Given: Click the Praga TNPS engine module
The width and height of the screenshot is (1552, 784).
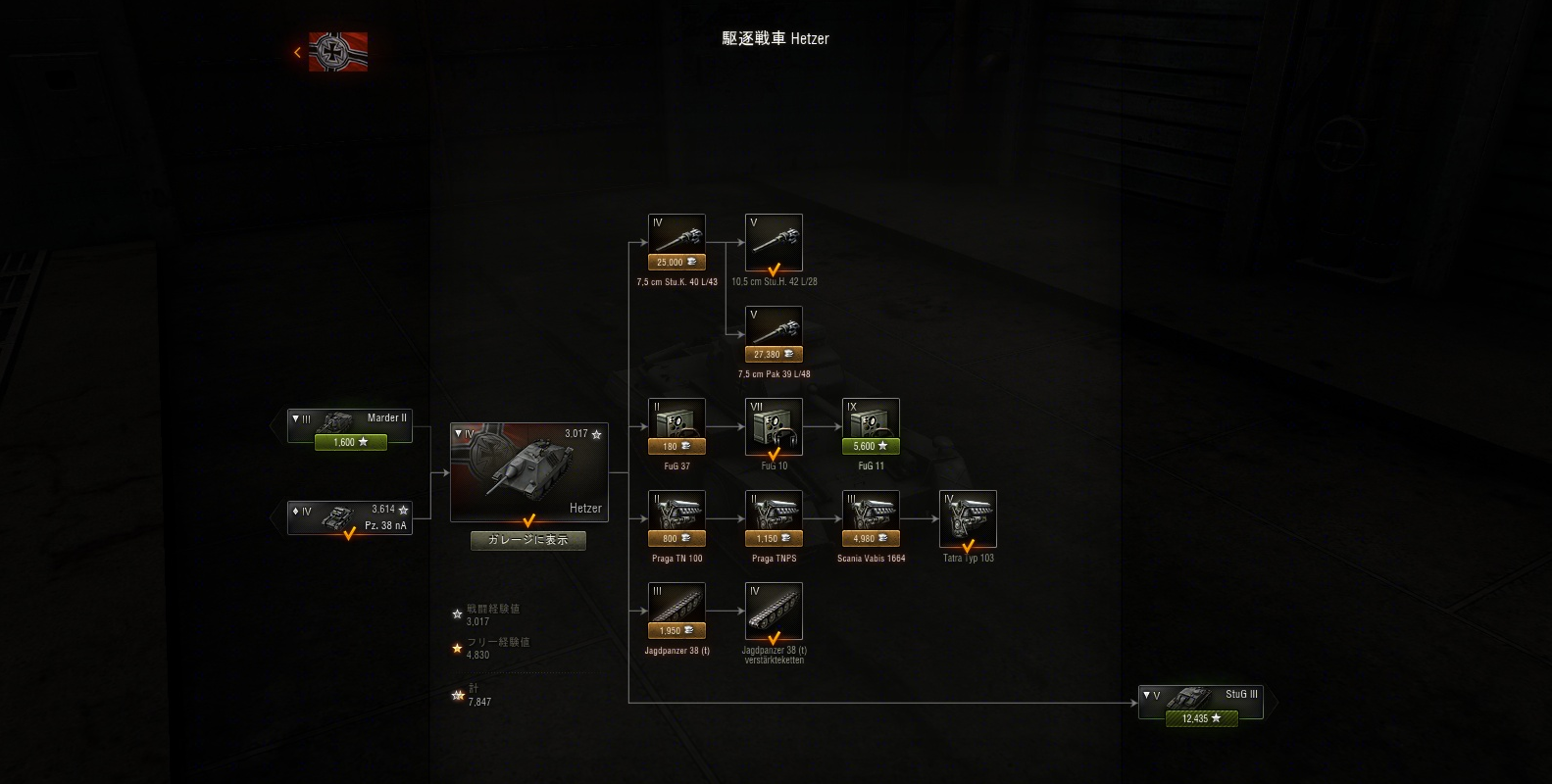Looking at the screenshot, I should click(x=774, y=512).
